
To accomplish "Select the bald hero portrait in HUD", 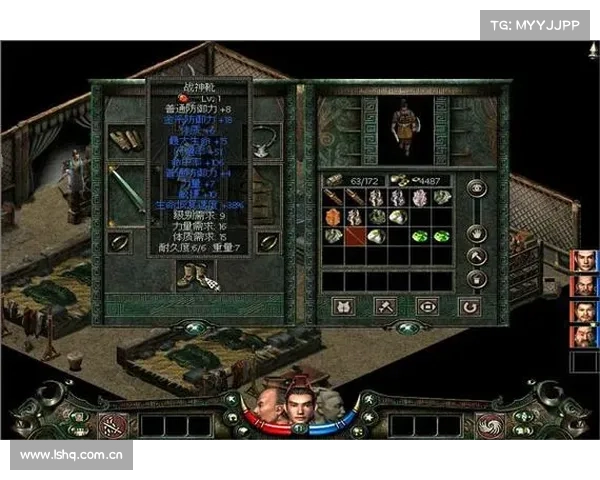I will [266, 404].
